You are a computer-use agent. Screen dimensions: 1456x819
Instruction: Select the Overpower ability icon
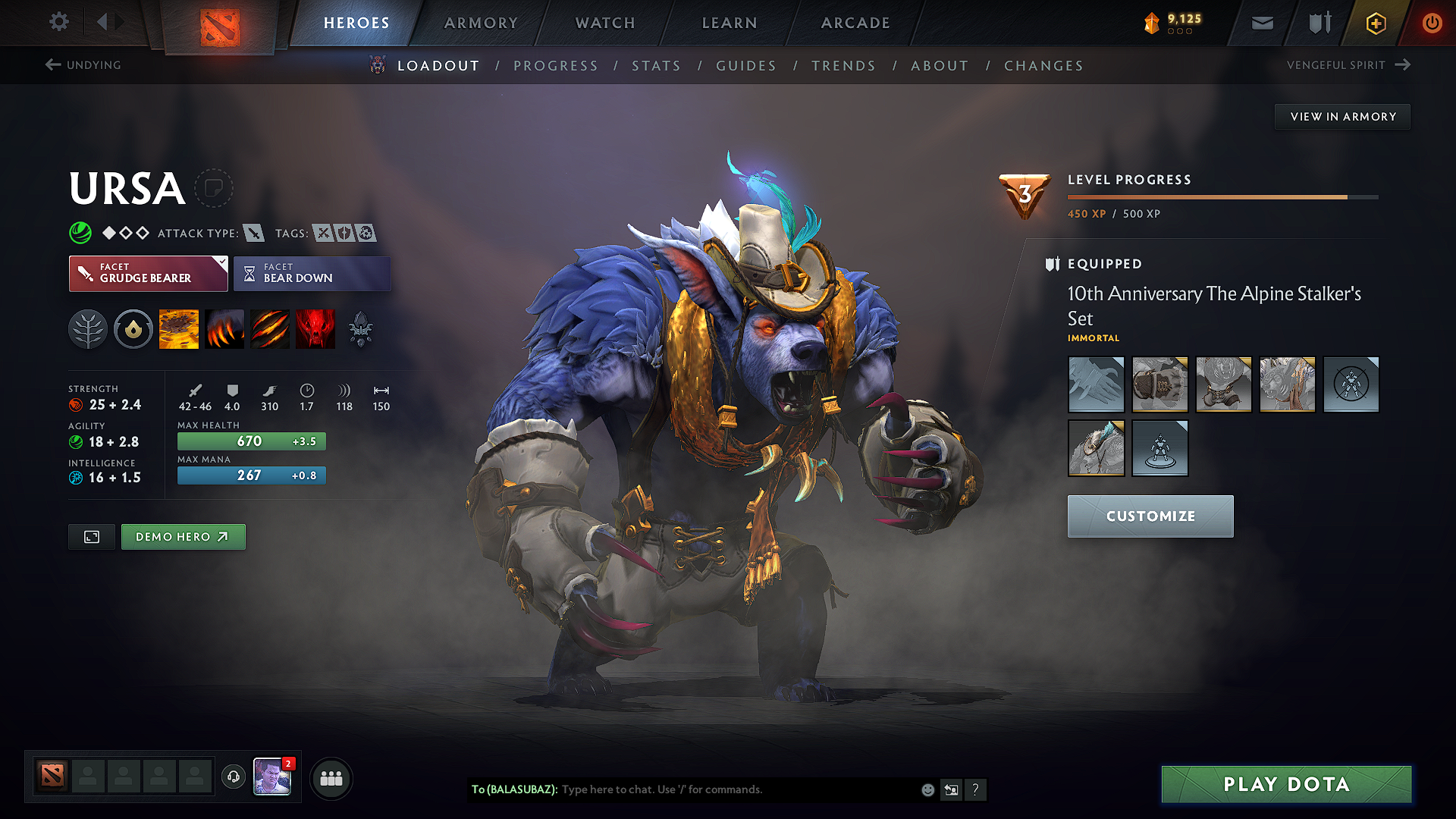pos(224,328)
